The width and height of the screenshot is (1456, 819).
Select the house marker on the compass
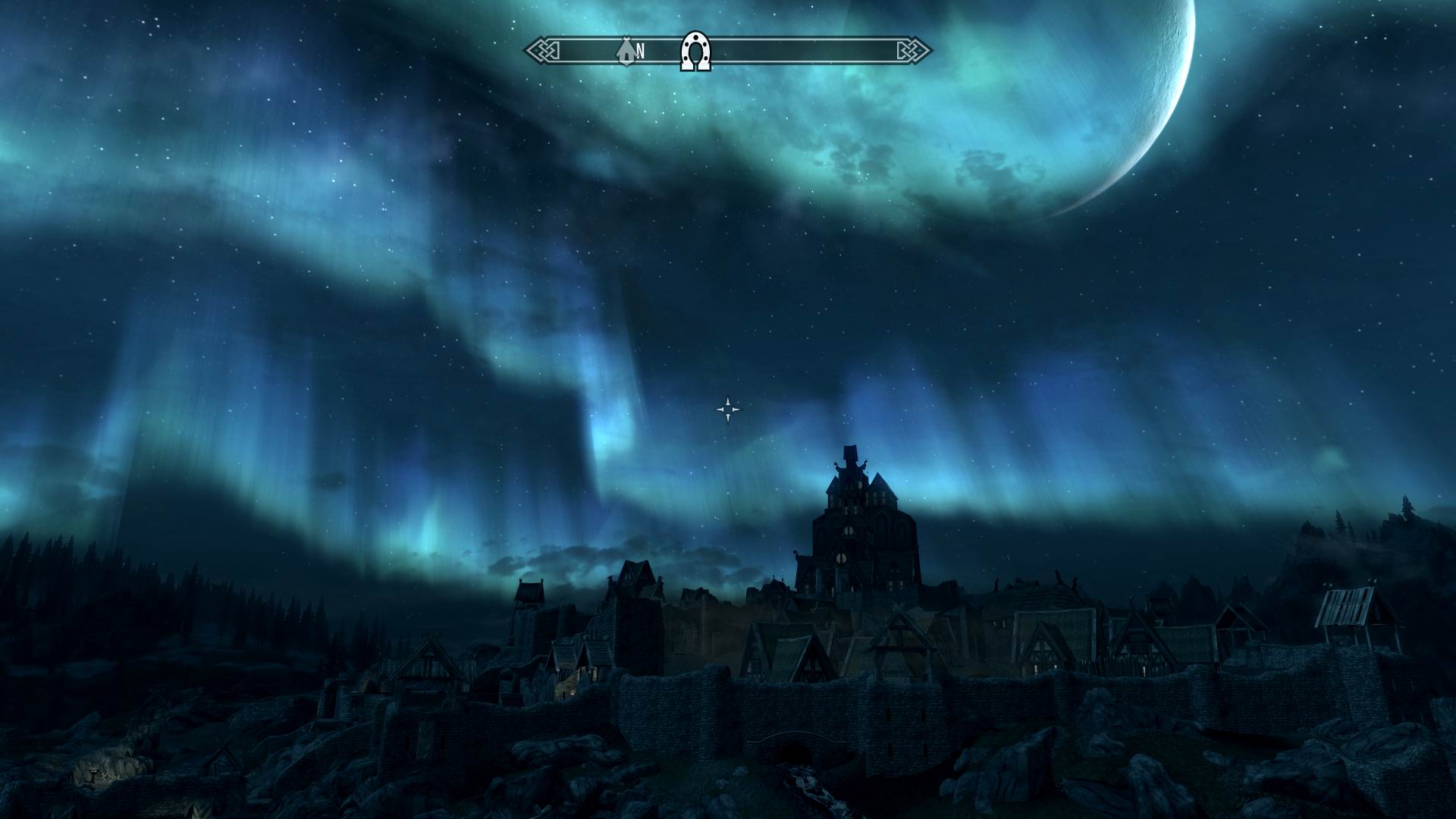[626, 50]
